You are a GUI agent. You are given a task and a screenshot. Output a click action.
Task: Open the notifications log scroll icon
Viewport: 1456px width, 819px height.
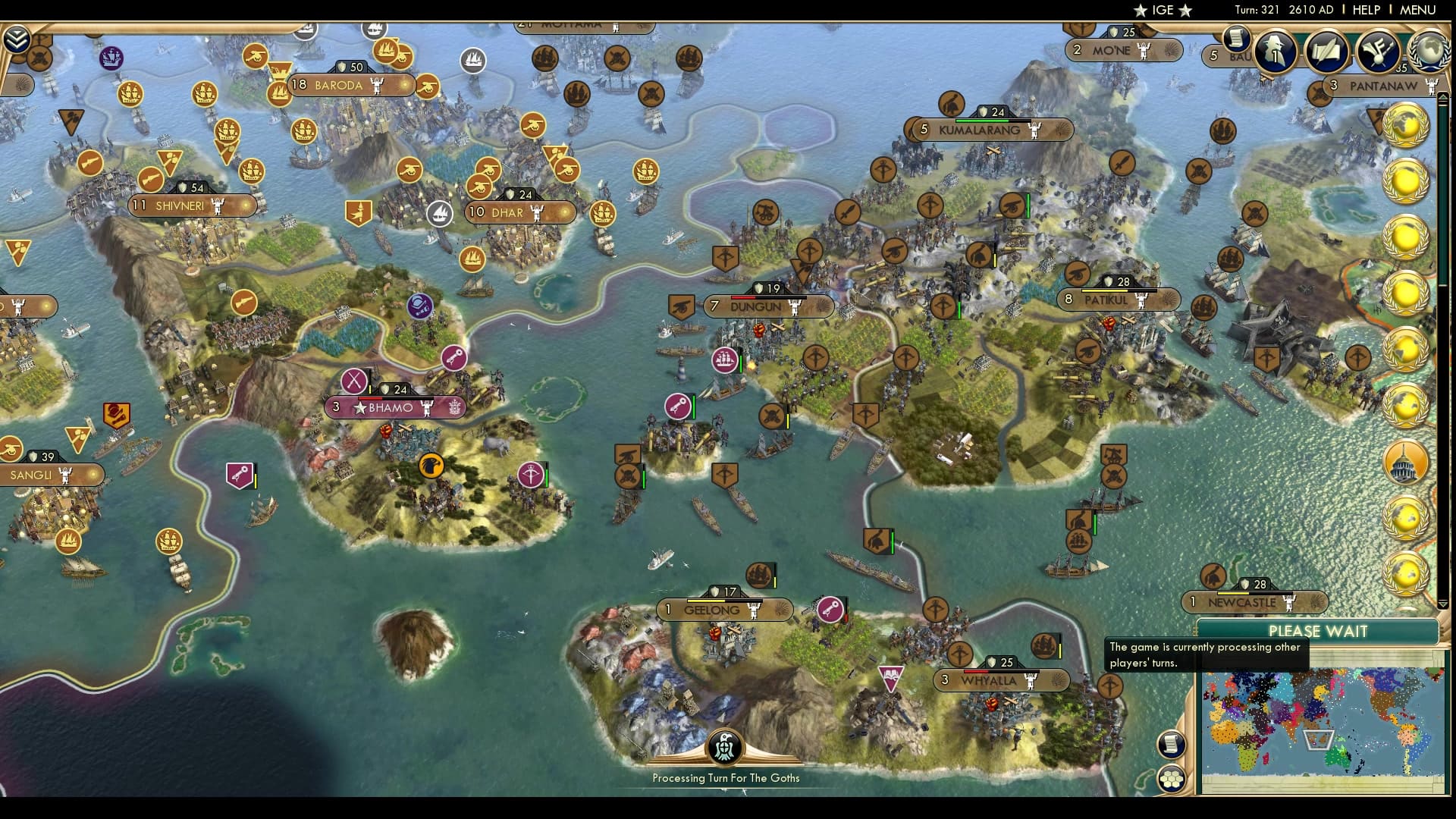[1235, 42]
